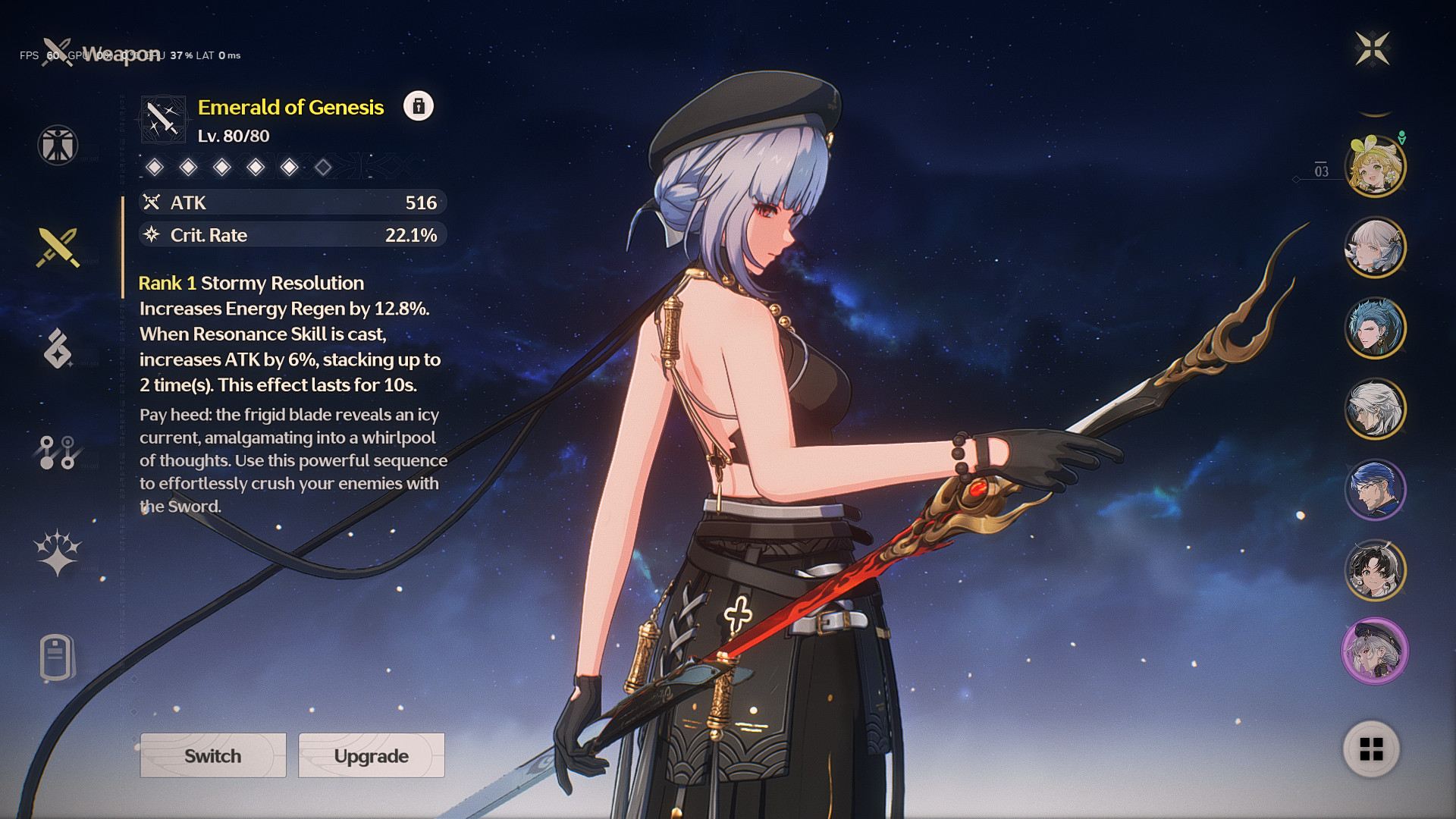Open the Forte skill nodes tab
1456x819 pixels.
coord(58,452)
